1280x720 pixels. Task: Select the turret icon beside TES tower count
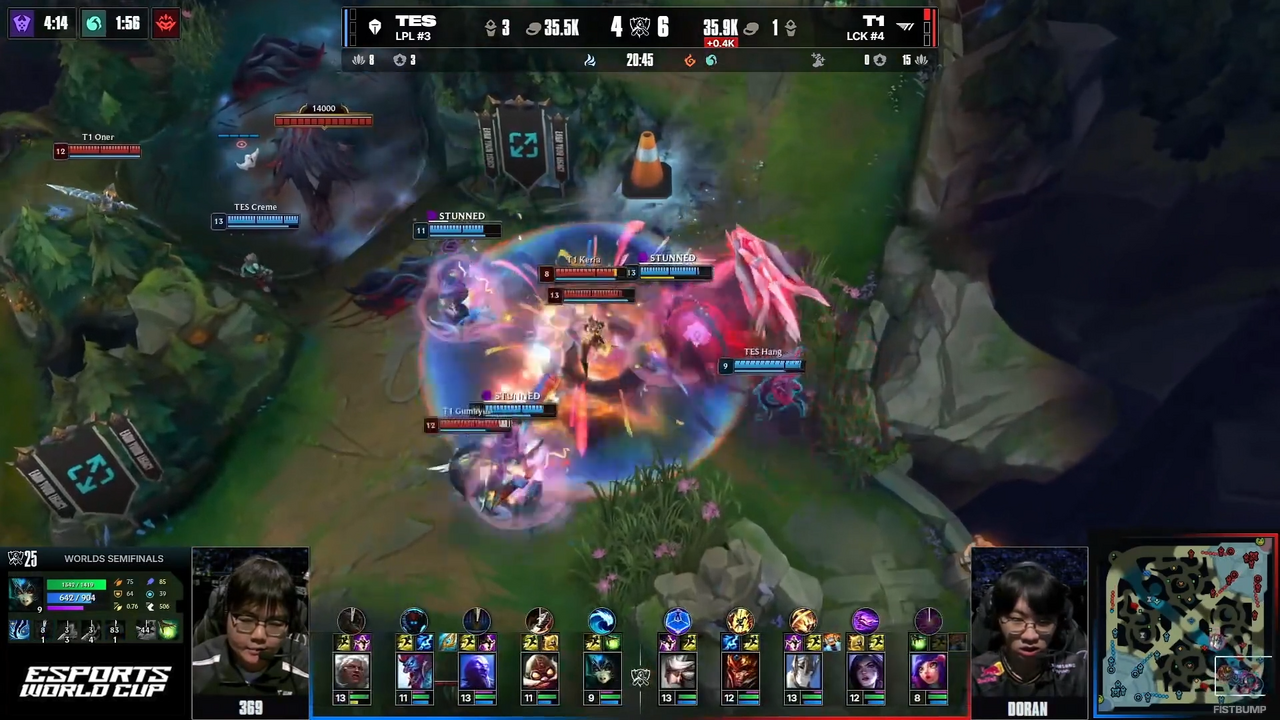491,29
